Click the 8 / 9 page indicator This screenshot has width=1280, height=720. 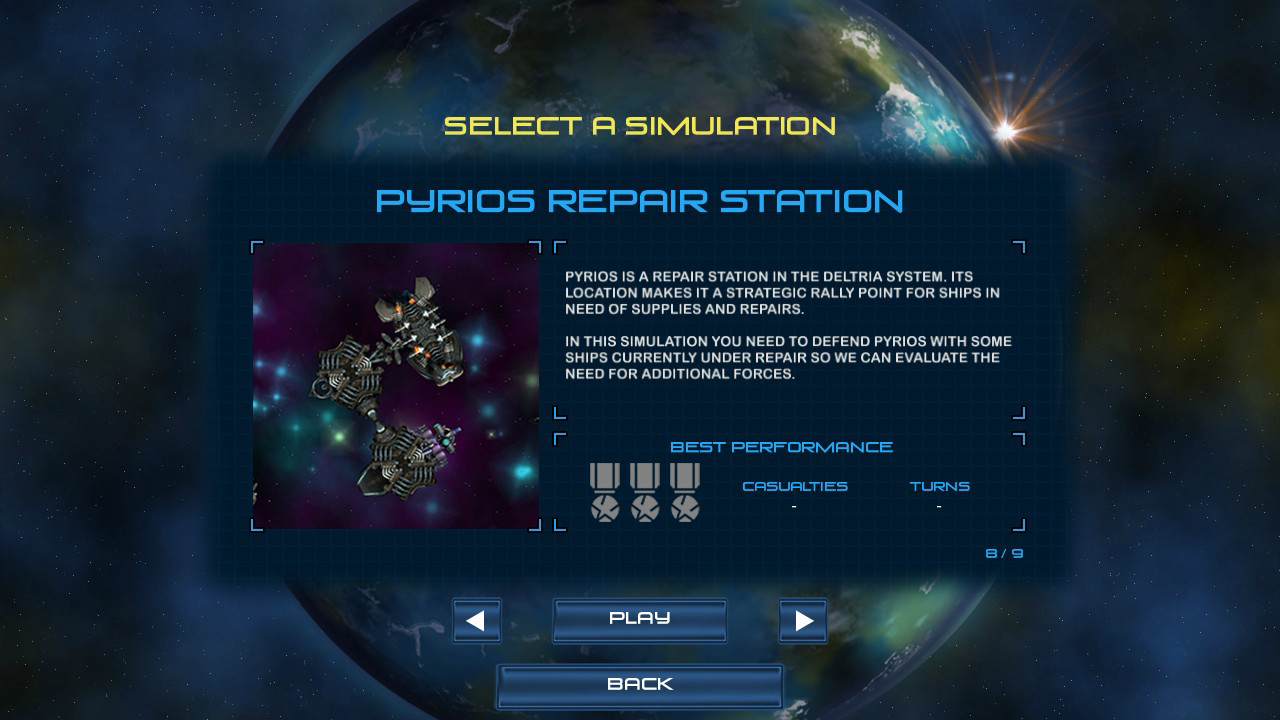click(1003, 551)
